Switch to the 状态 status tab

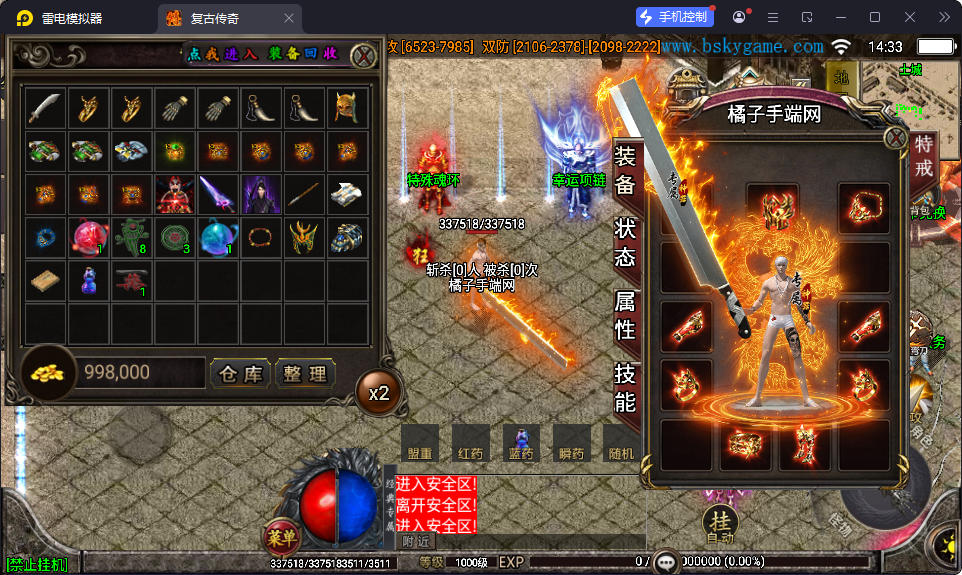pyautogui.click(x=625, y=242)
